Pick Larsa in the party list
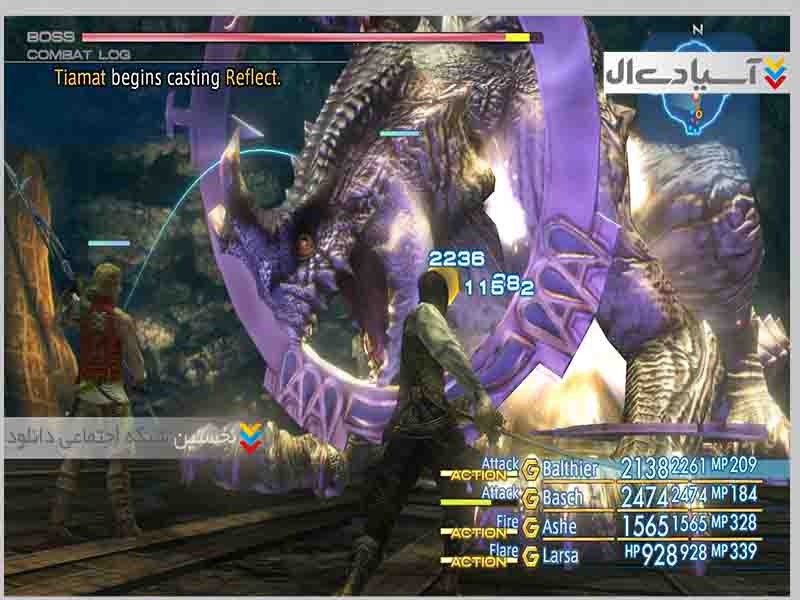This screenshot has width=800, height=600. pyautogui.click(x=561, y=553)
